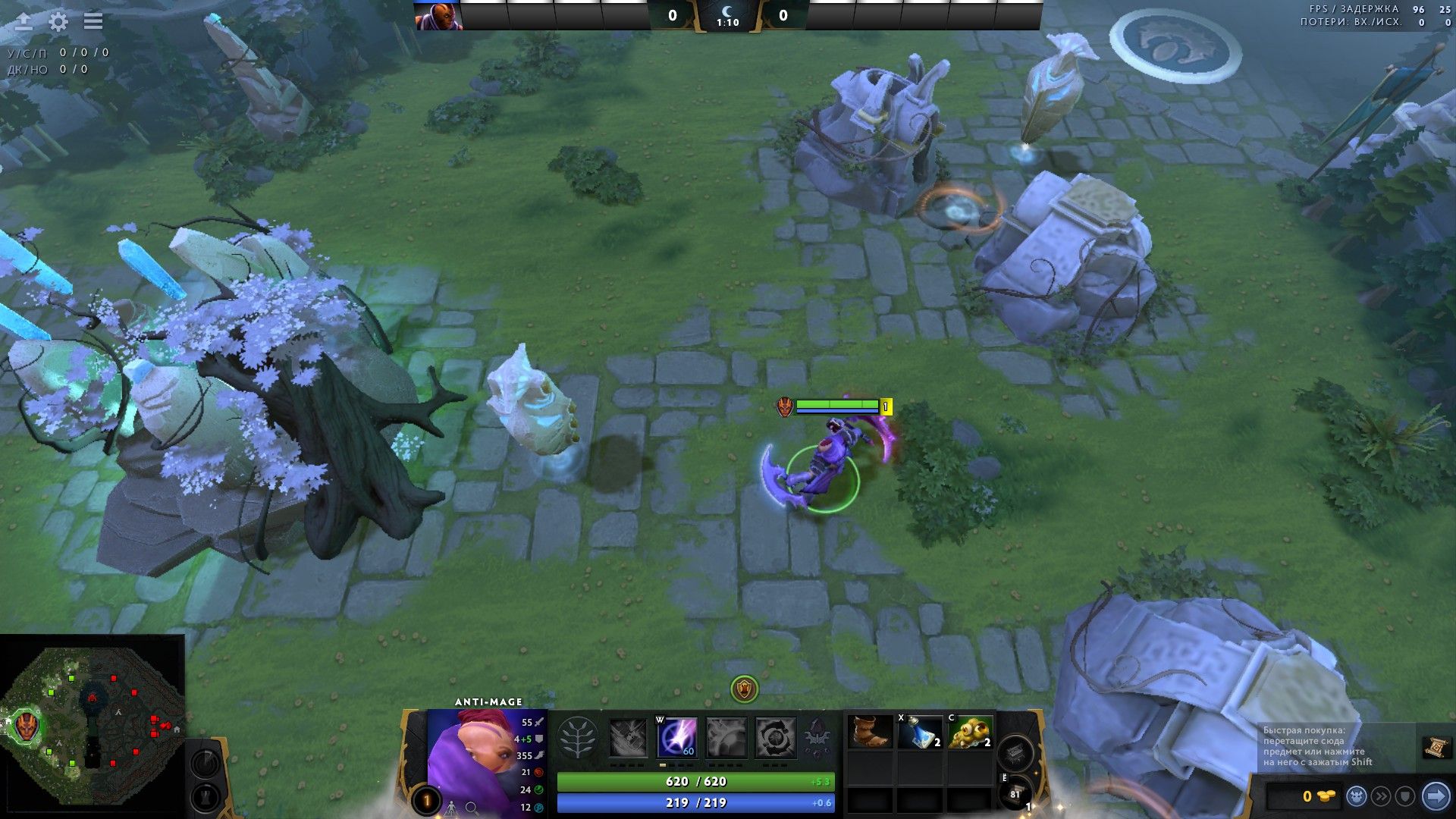This screenshot has height=819, width=1456.
Task: Open the shop with the arrow button
Action: [1436, 796]
